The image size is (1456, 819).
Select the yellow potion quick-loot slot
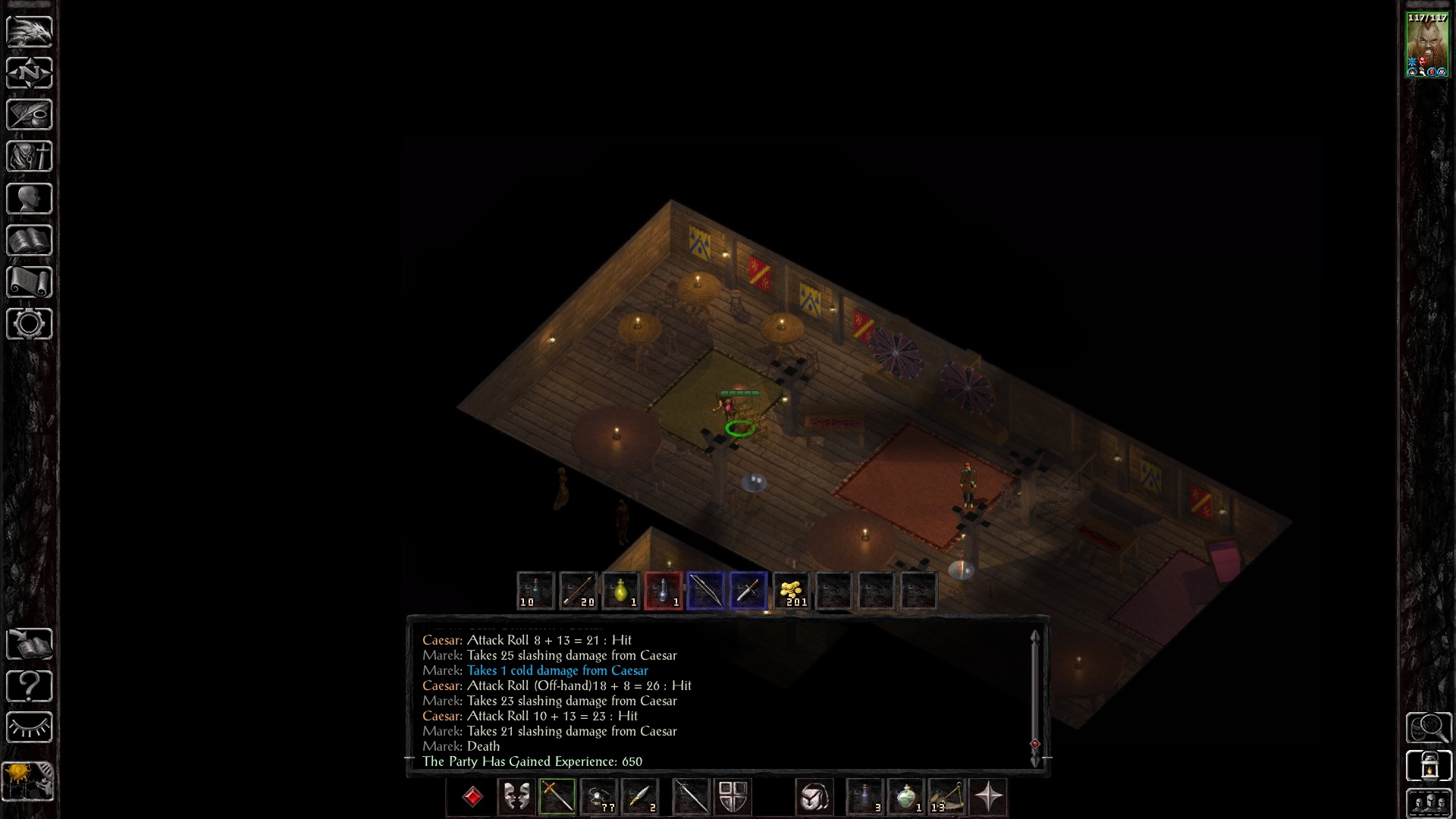tap(621, 591)
